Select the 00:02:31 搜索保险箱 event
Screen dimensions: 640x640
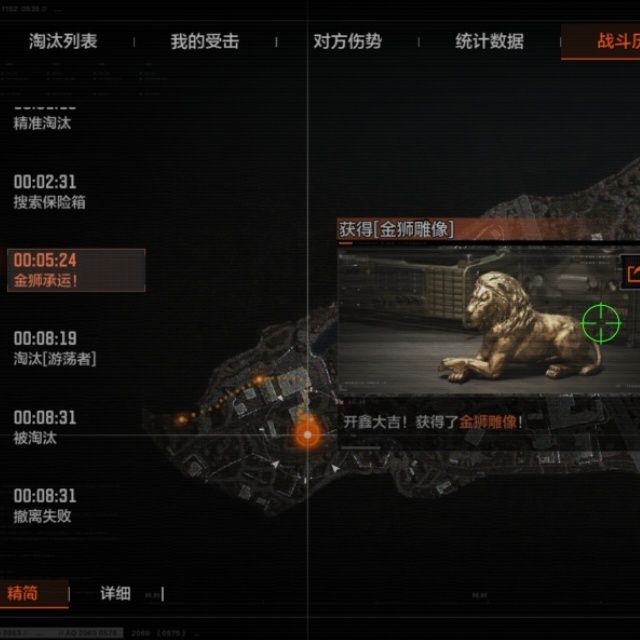point(49,192)
